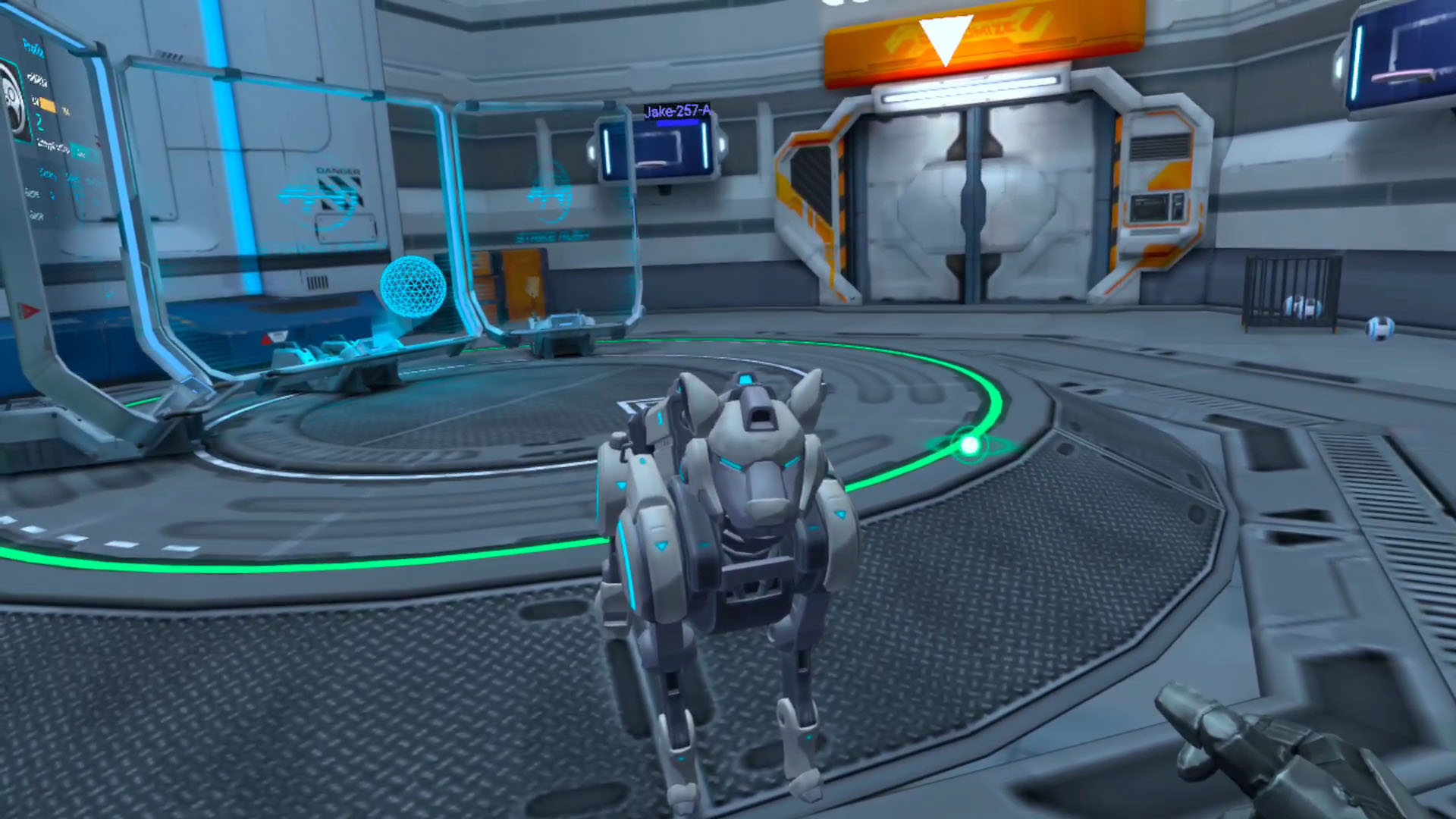Click the white triangle objective marker
Image resolution: width=1456 pixels, height=819 pixels.
[x=945, y=38]
